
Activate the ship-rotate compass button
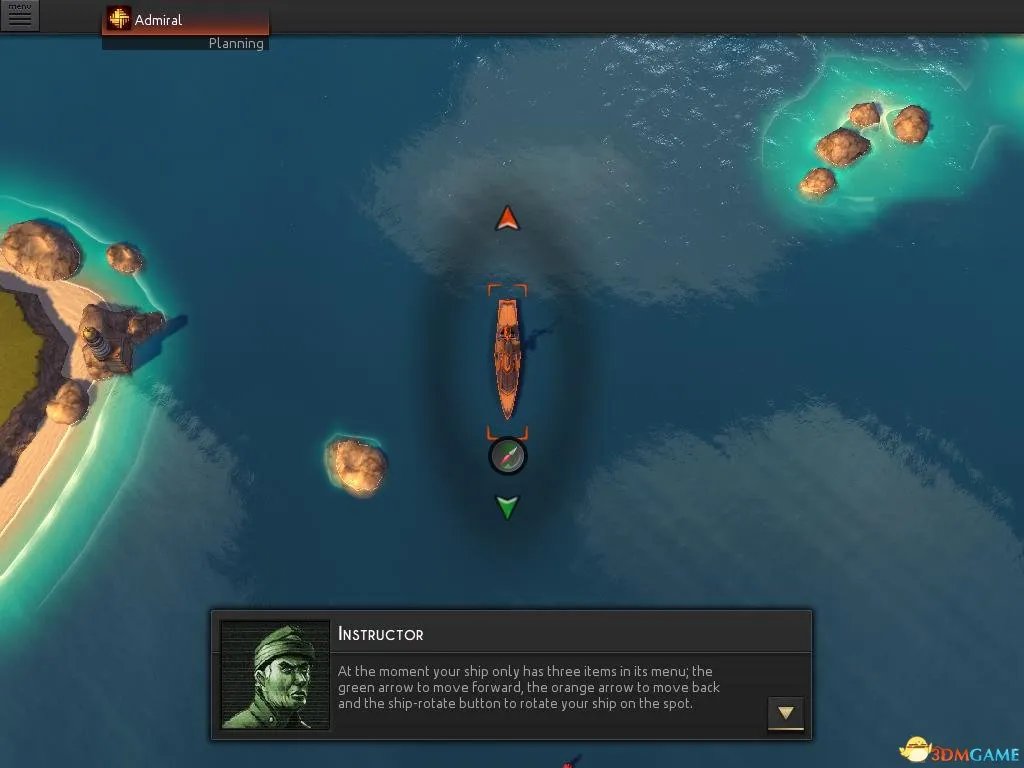pyautogui.click(x=508, y=456)
